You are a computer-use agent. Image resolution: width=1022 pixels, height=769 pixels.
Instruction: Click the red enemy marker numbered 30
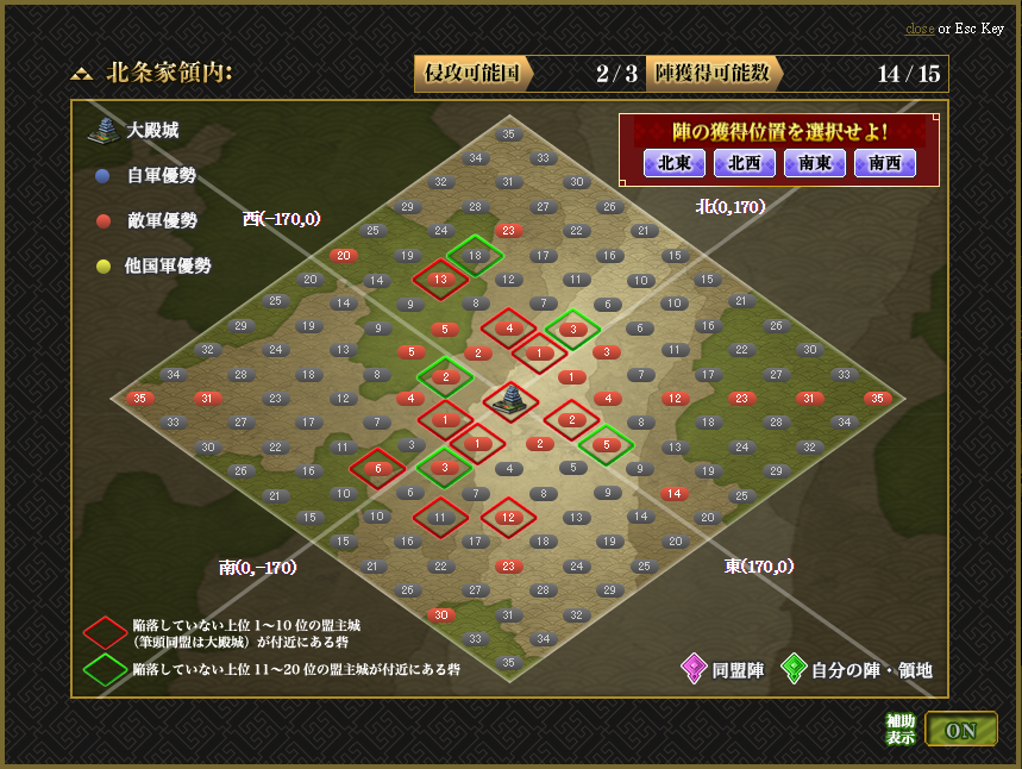tap(441, 614)
